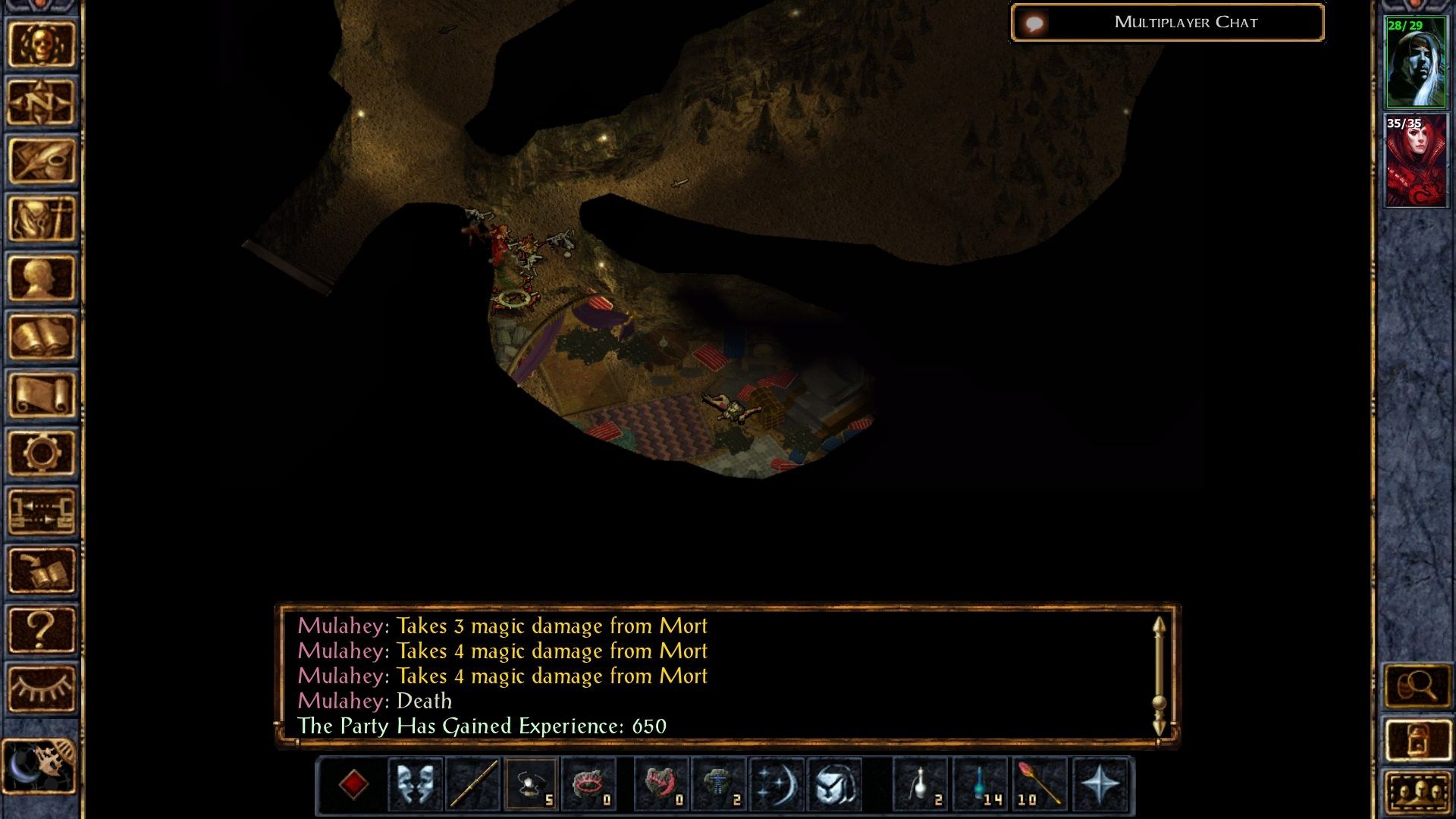The height and width of the screenshot is (819, 1456).
Task: Open the priest scroll icon
Action: [42, 394]
